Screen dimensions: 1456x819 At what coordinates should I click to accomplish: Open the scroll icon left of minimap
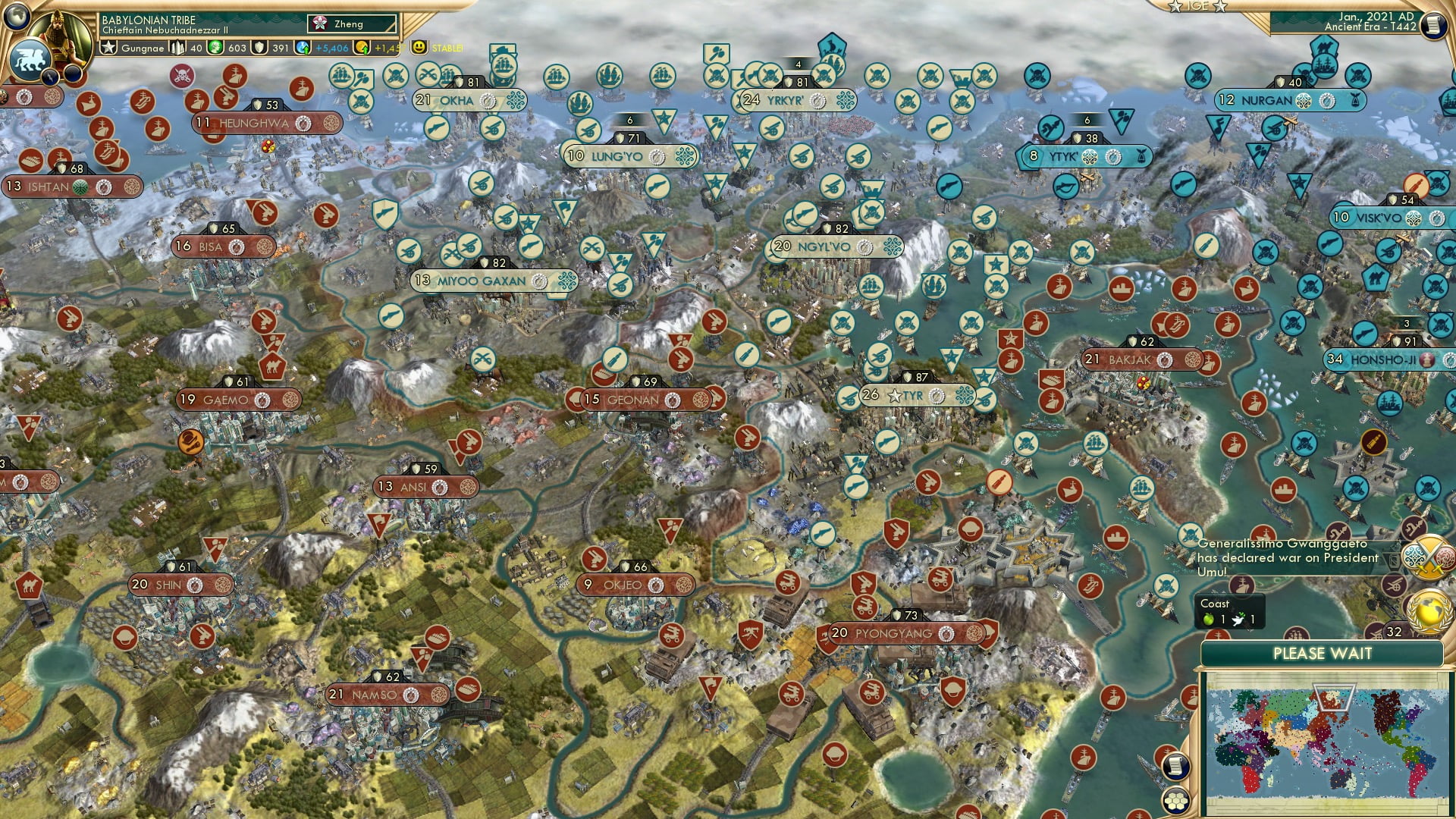coord(1174,766)
